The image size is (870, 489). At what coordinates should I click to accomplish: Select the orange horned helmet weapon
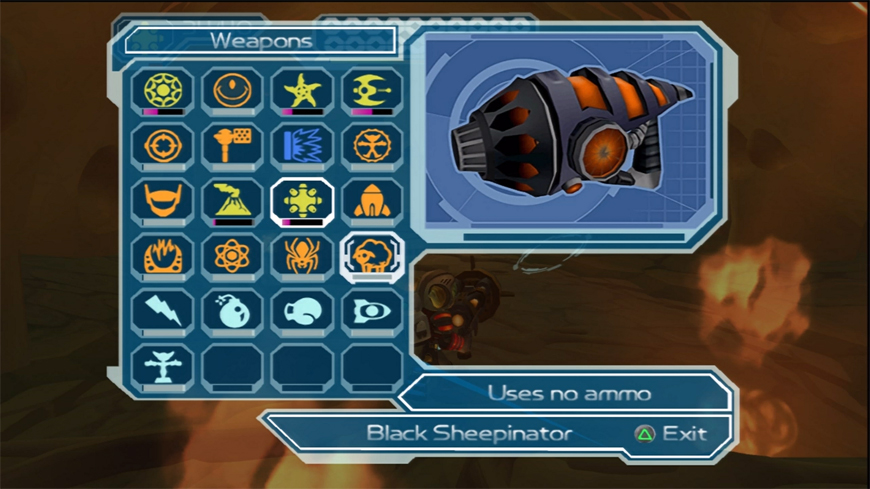[162, 201]
